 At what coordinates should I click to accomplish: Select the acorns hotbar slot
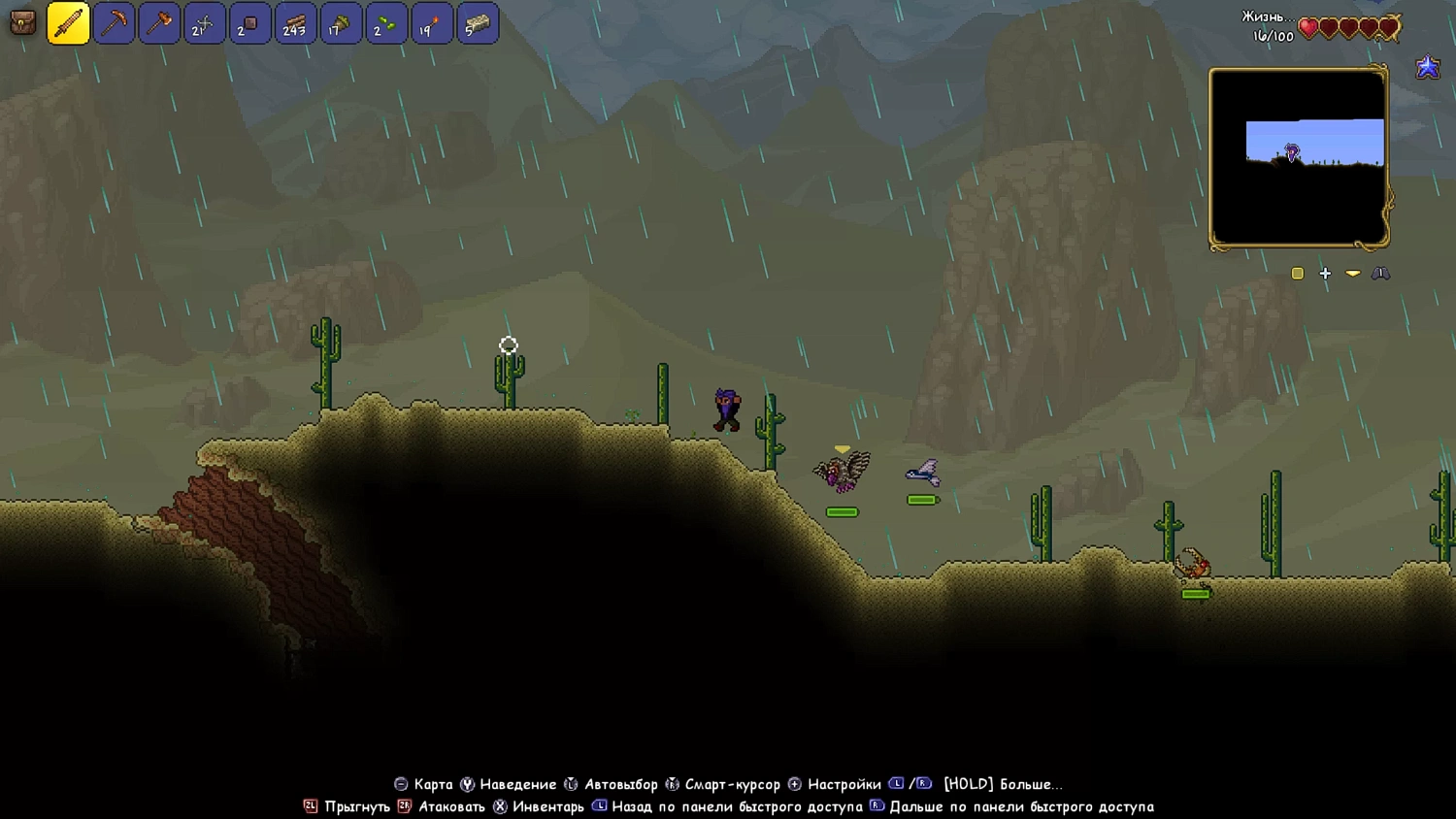click(386, 23)
